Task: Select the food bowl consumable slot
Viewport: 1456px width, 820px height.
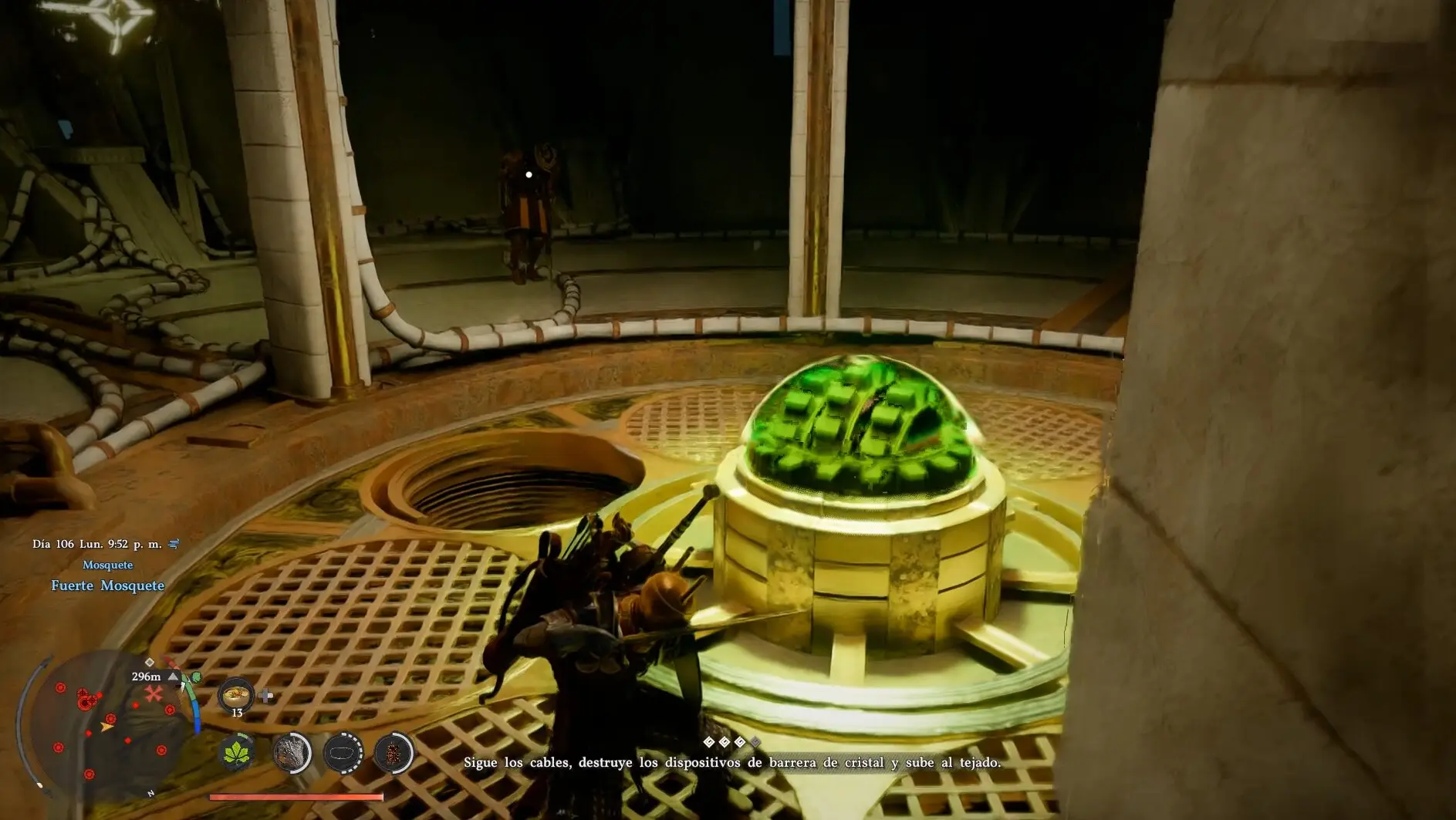Action: click(236, 695)
